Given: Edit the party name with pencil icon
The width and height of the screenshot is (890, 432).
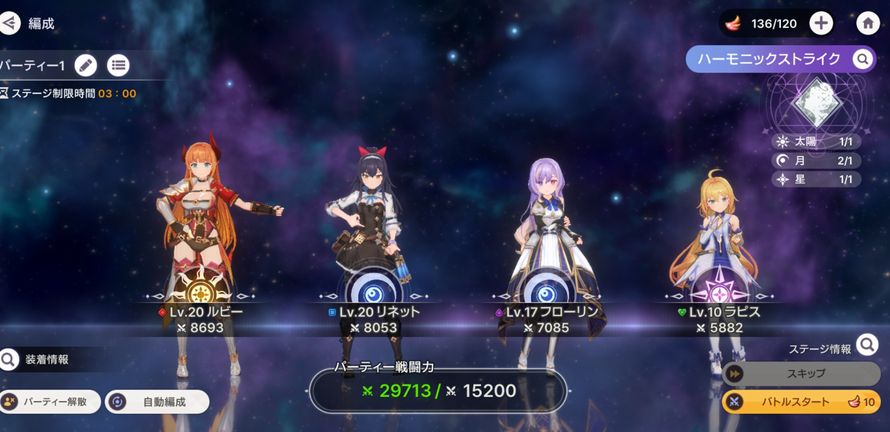Looking at the screenshot, I should coord(86,65).
